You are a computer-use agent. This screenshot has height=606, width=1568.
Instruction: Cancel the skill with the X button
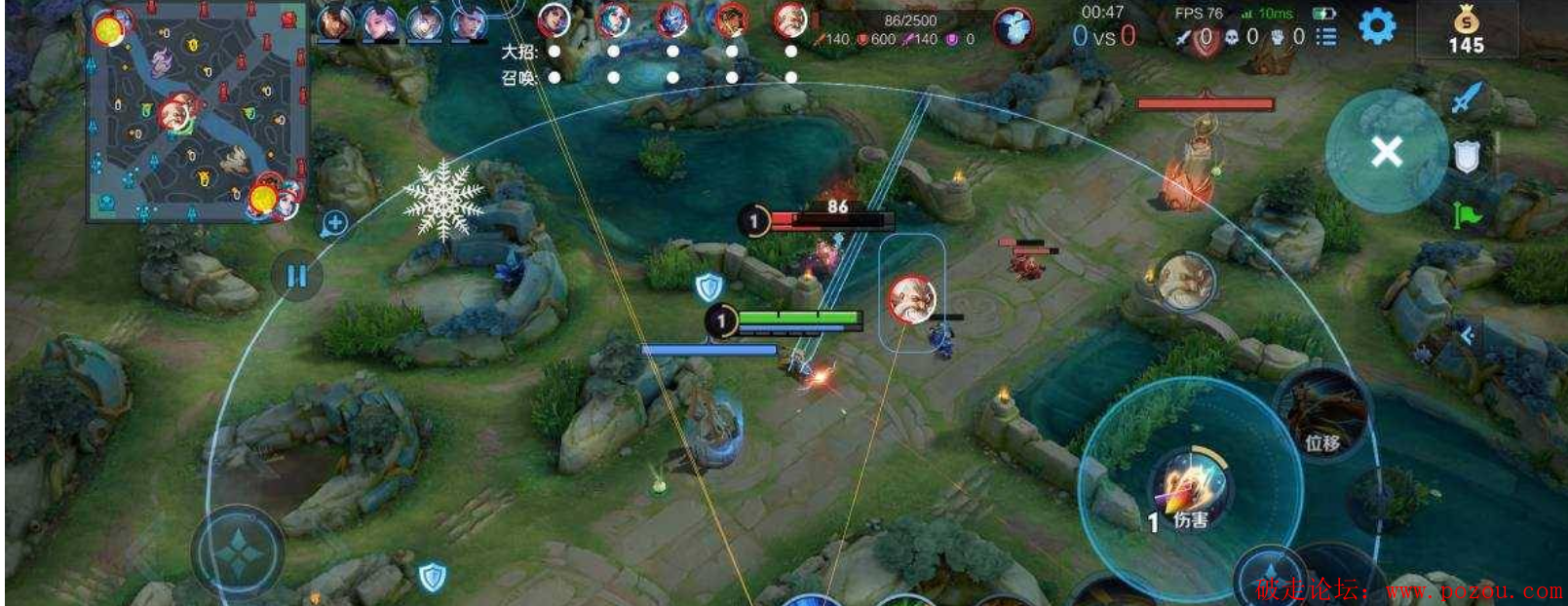pos(1386,151)
